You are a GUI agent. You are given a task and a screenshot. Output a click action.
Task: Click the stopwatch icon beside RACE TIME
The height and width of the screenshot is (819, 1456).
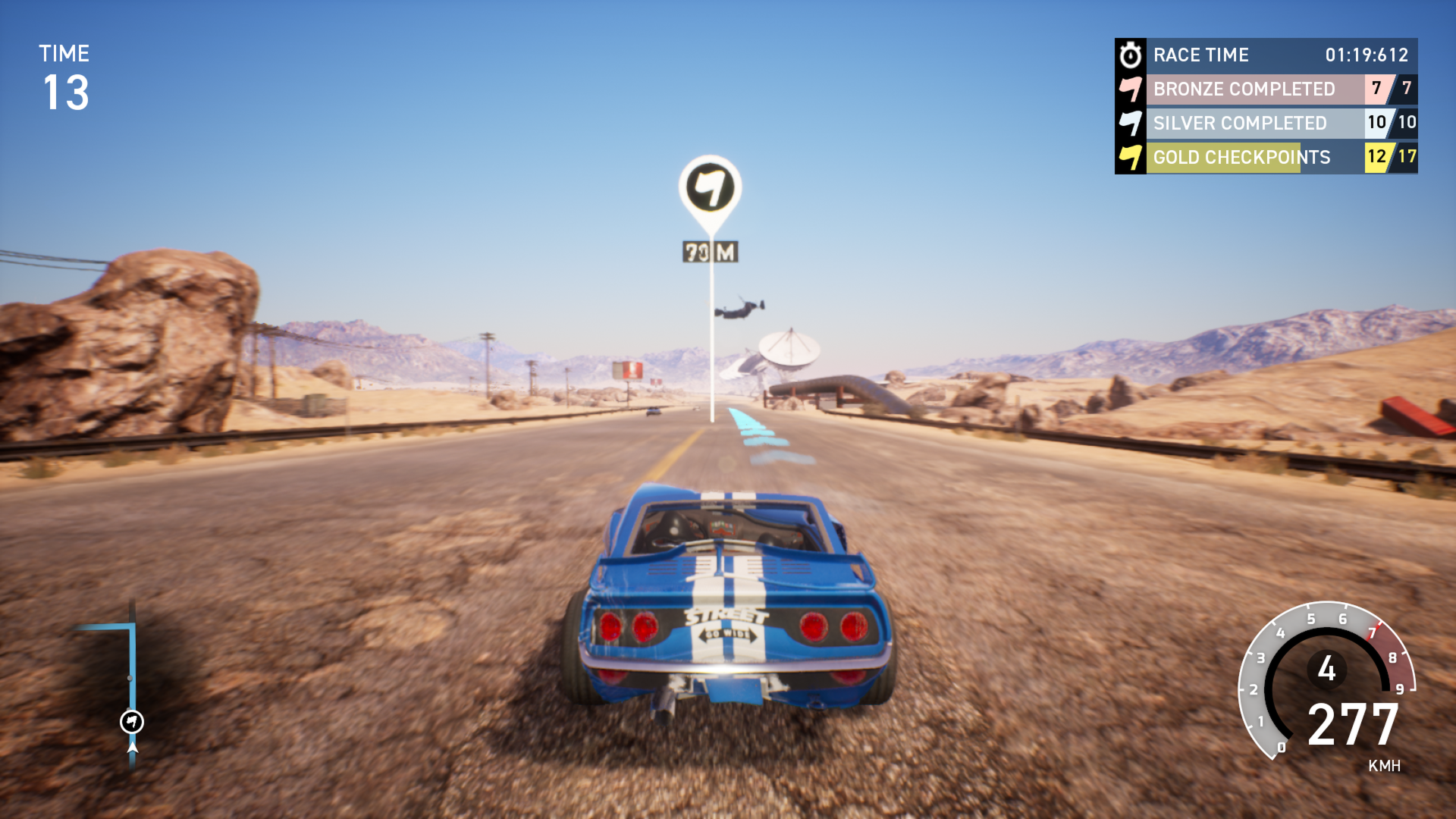(1131, 55)
